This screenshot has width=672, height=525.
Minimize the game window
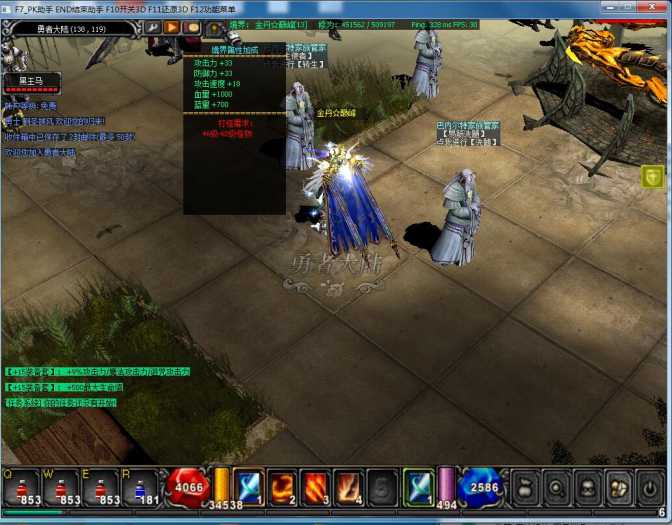click(x=604, y=7)
